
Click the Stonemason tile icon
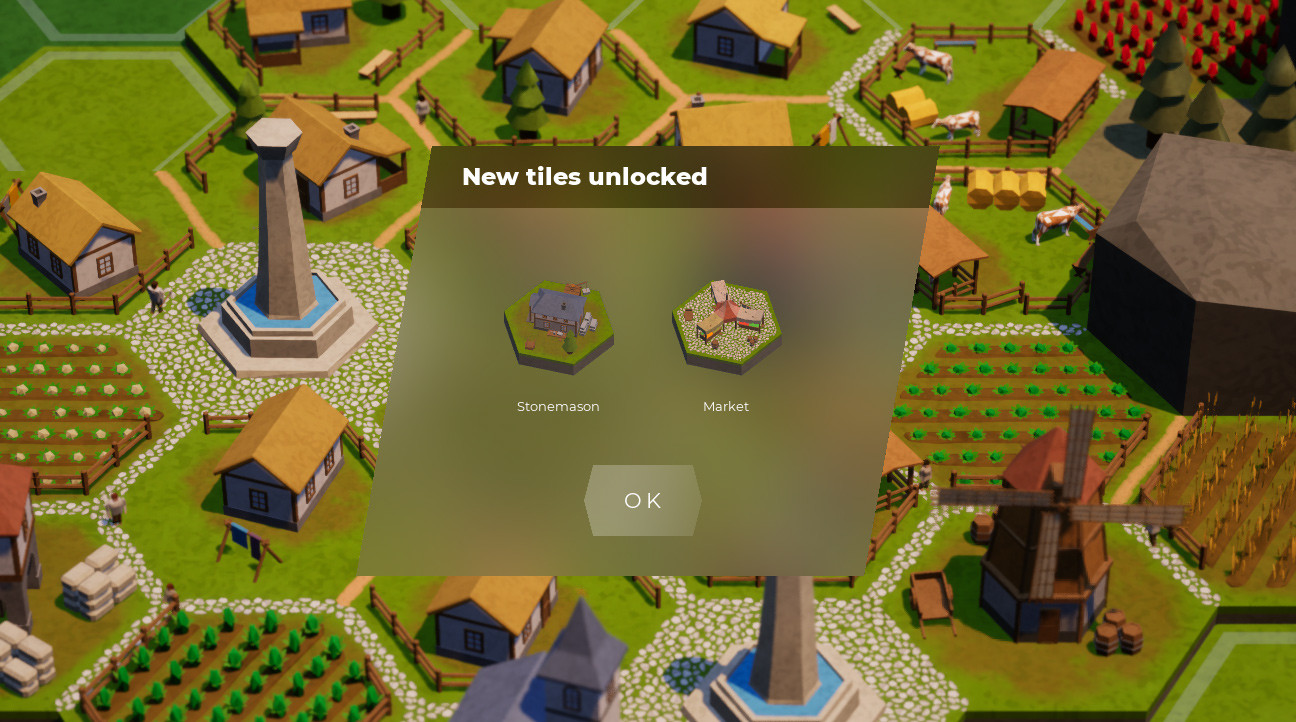559,325
